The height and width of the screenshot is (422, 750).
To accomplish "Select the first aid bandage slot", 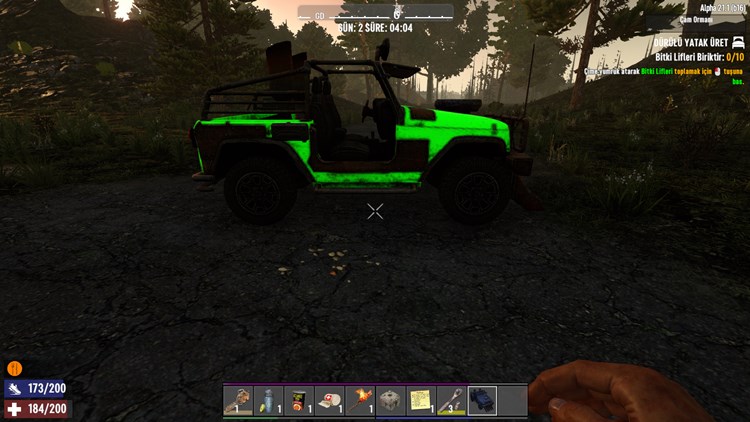I will coord(330,400).
